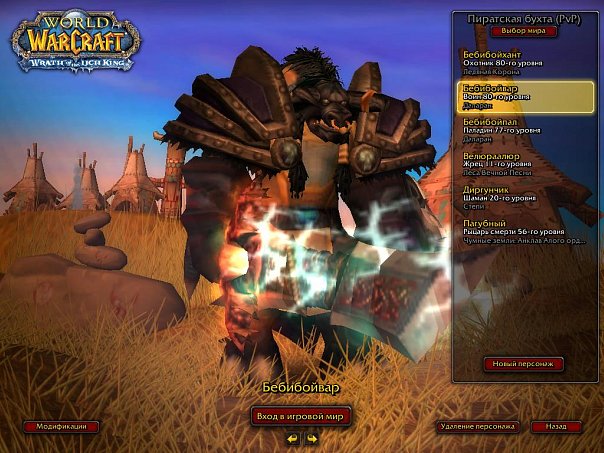The image size is (604, 453).
Task: Select the shaman Диргунчик
Action: point(525,197)
